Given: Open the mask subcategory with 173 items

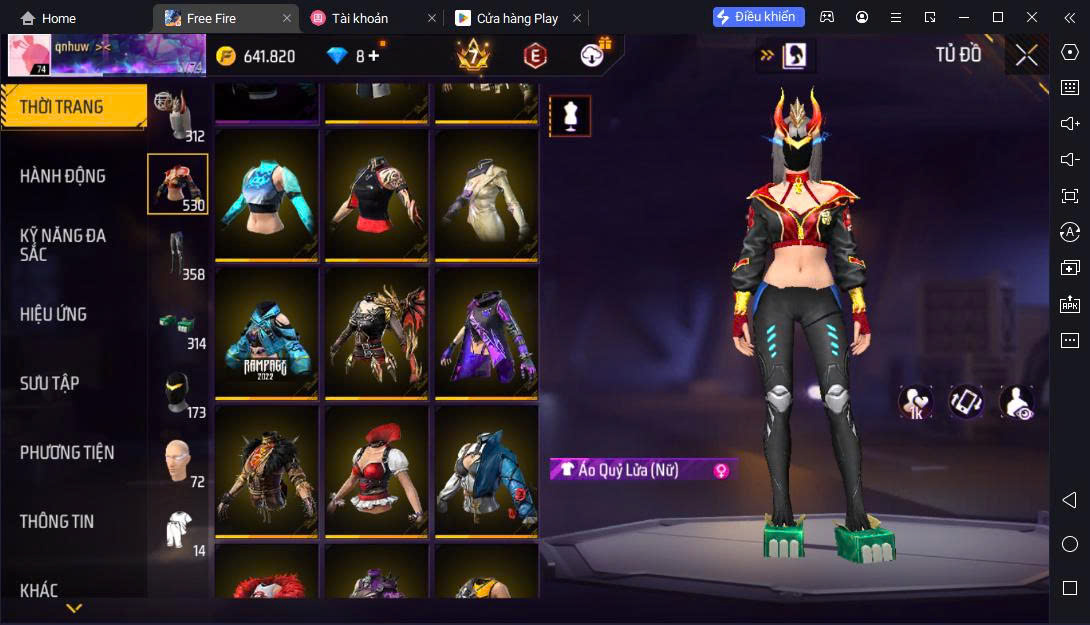Looking at the screenshot, I should pyautogui.click(x=178, y=394).
